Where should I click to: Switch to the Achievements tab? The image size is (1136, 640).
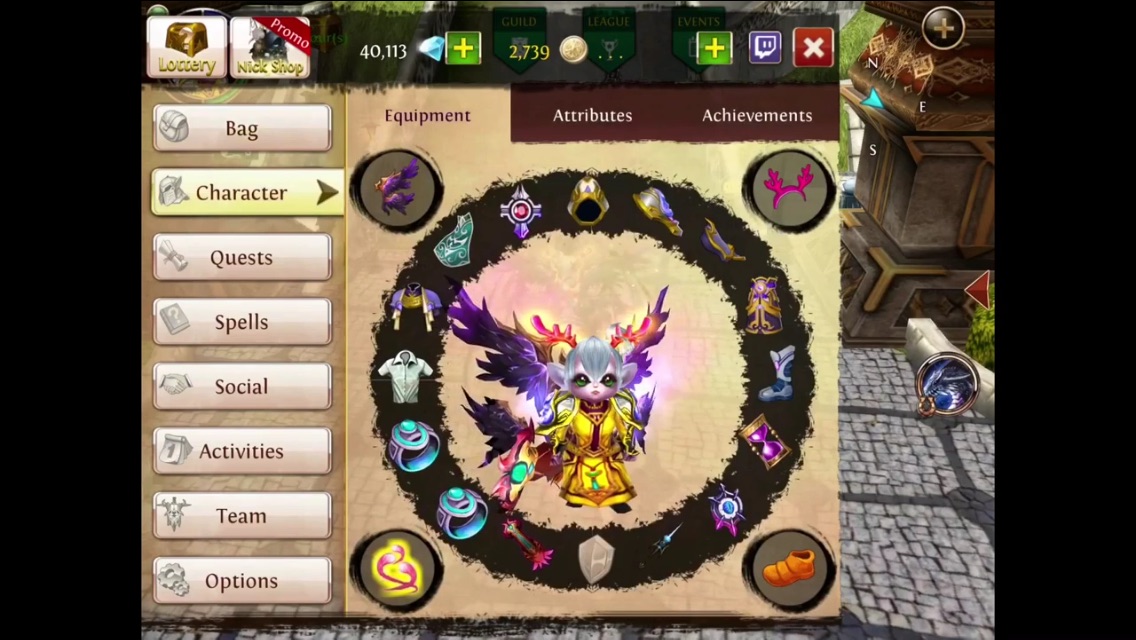tap(756, 115)
